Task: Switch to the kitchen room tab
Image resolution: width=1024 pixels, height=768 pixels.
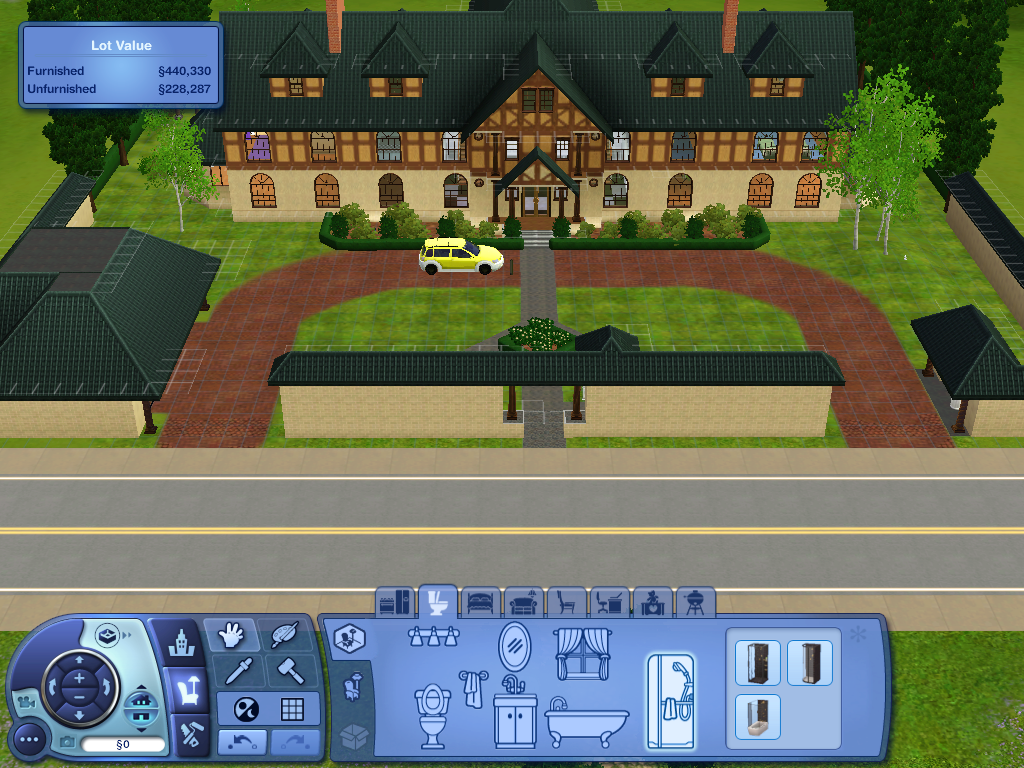Action: click(x=395, y=602)
